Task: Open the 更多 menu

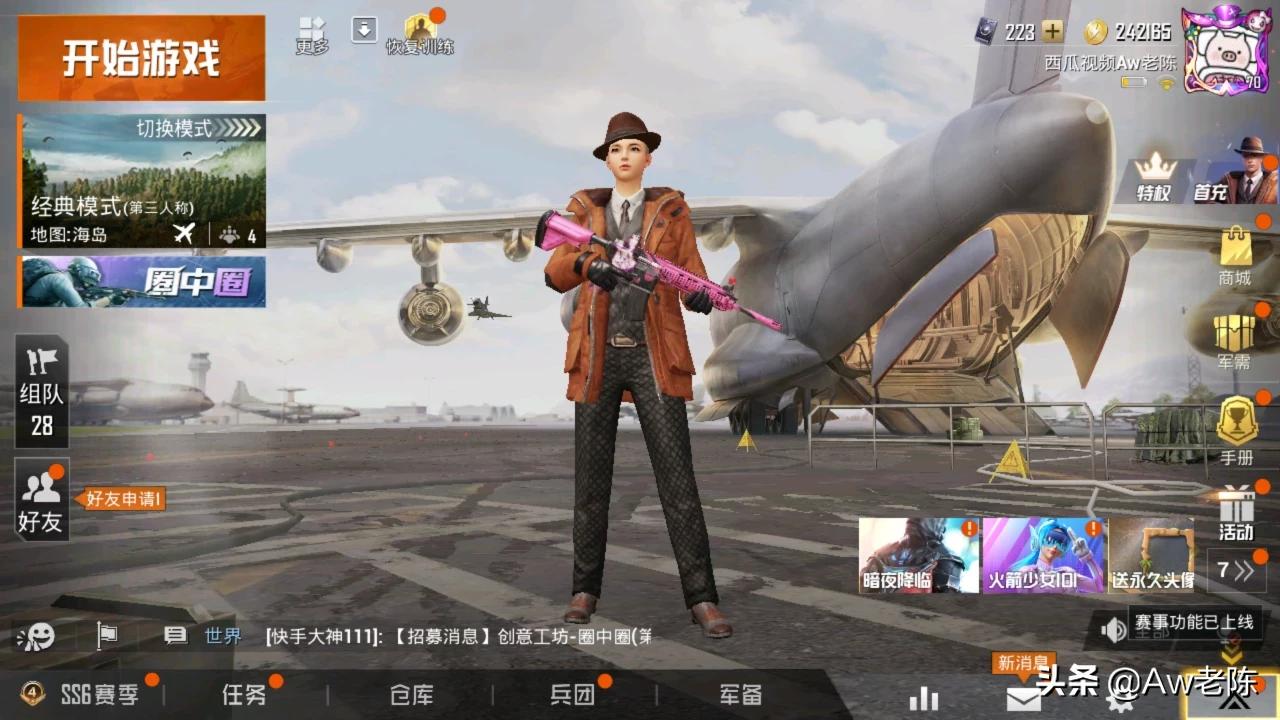Action: 312,34
